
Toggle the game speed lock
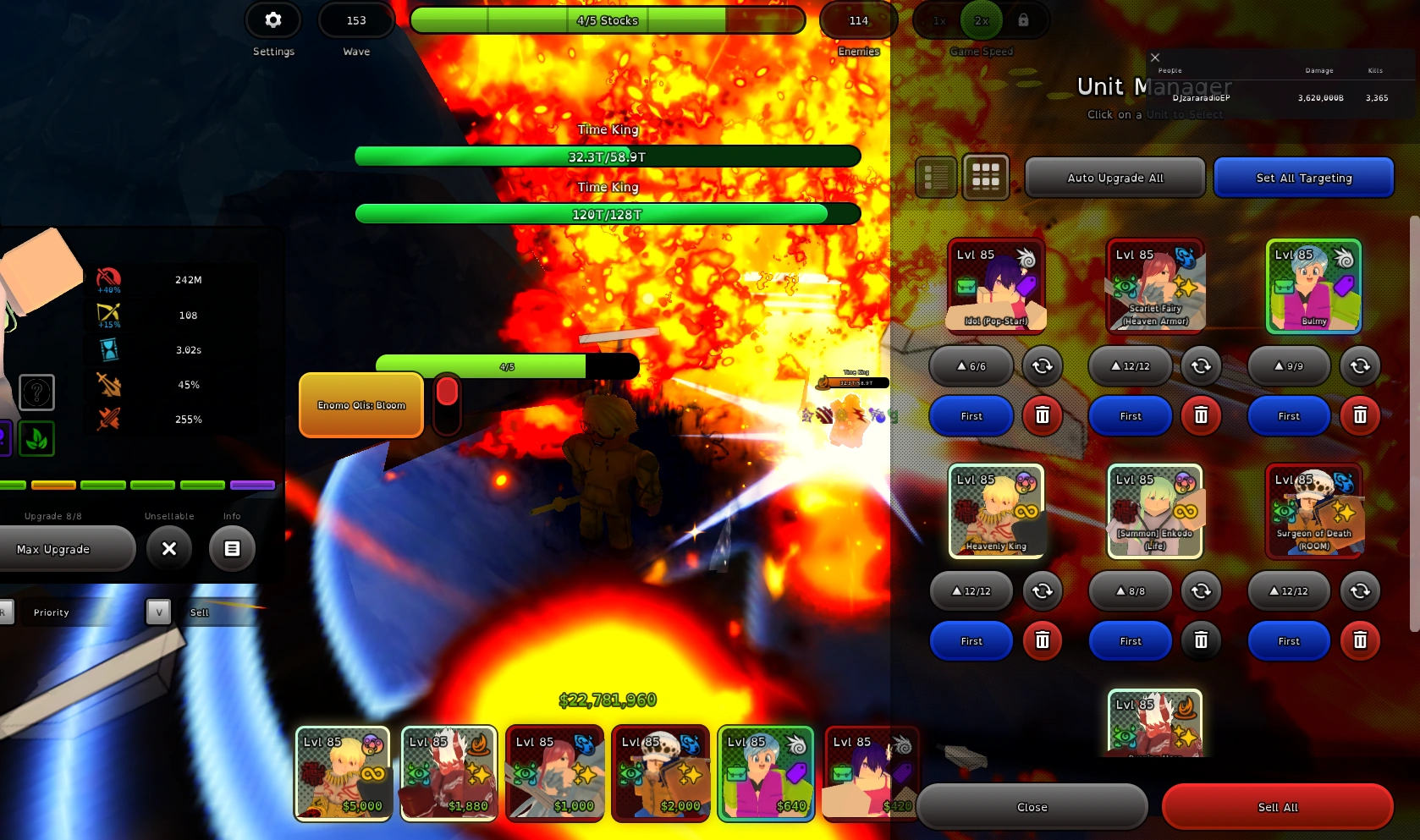[1023, 19]
